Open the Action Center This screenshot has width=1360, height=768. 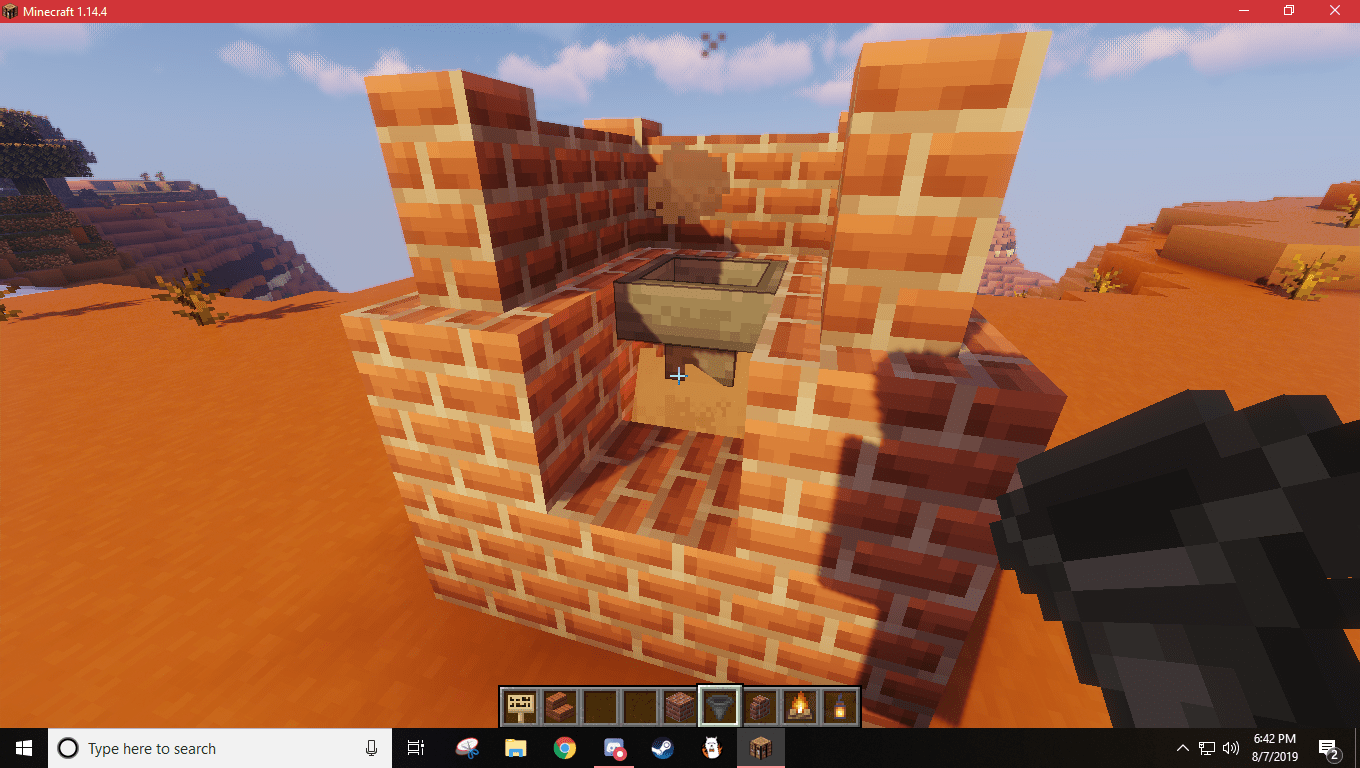point(1330,748)
